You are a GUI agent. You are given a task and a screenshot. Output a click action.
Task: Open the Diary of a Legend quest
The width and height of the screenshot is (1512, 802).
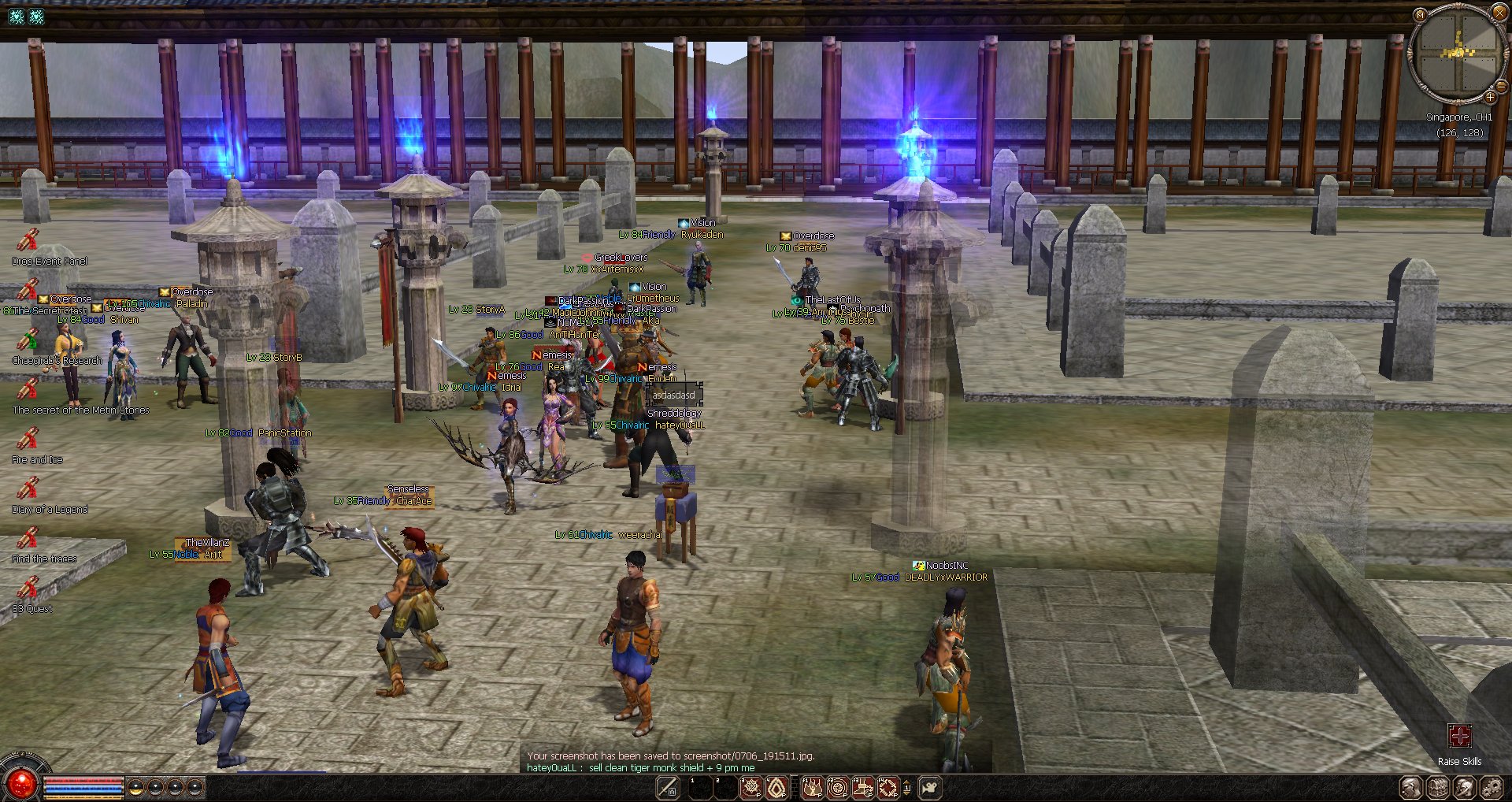coord(28,488)
